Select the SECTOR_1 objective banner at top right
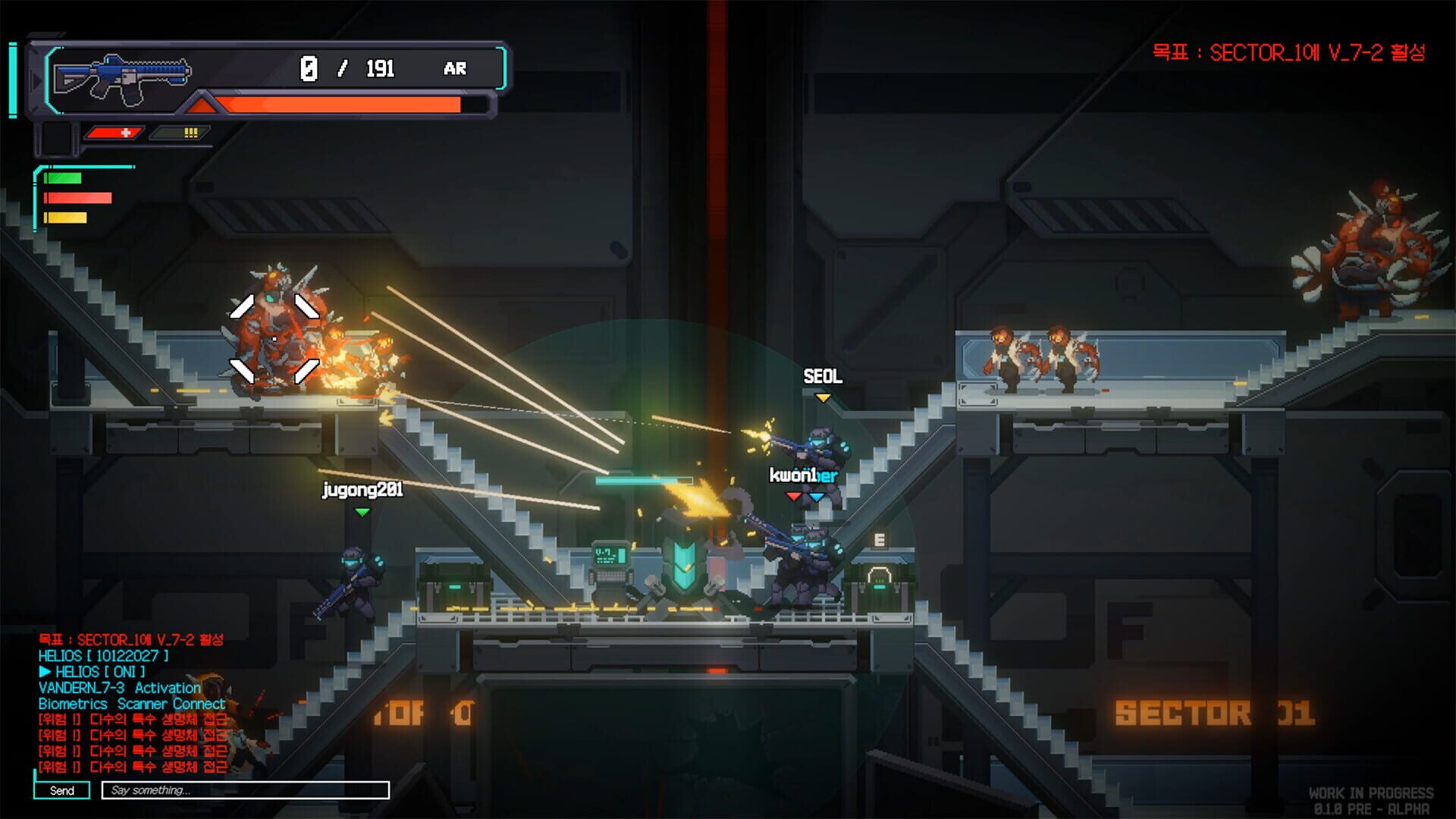Viewport: 1456px width, 819px height. tap(1289, 53)
